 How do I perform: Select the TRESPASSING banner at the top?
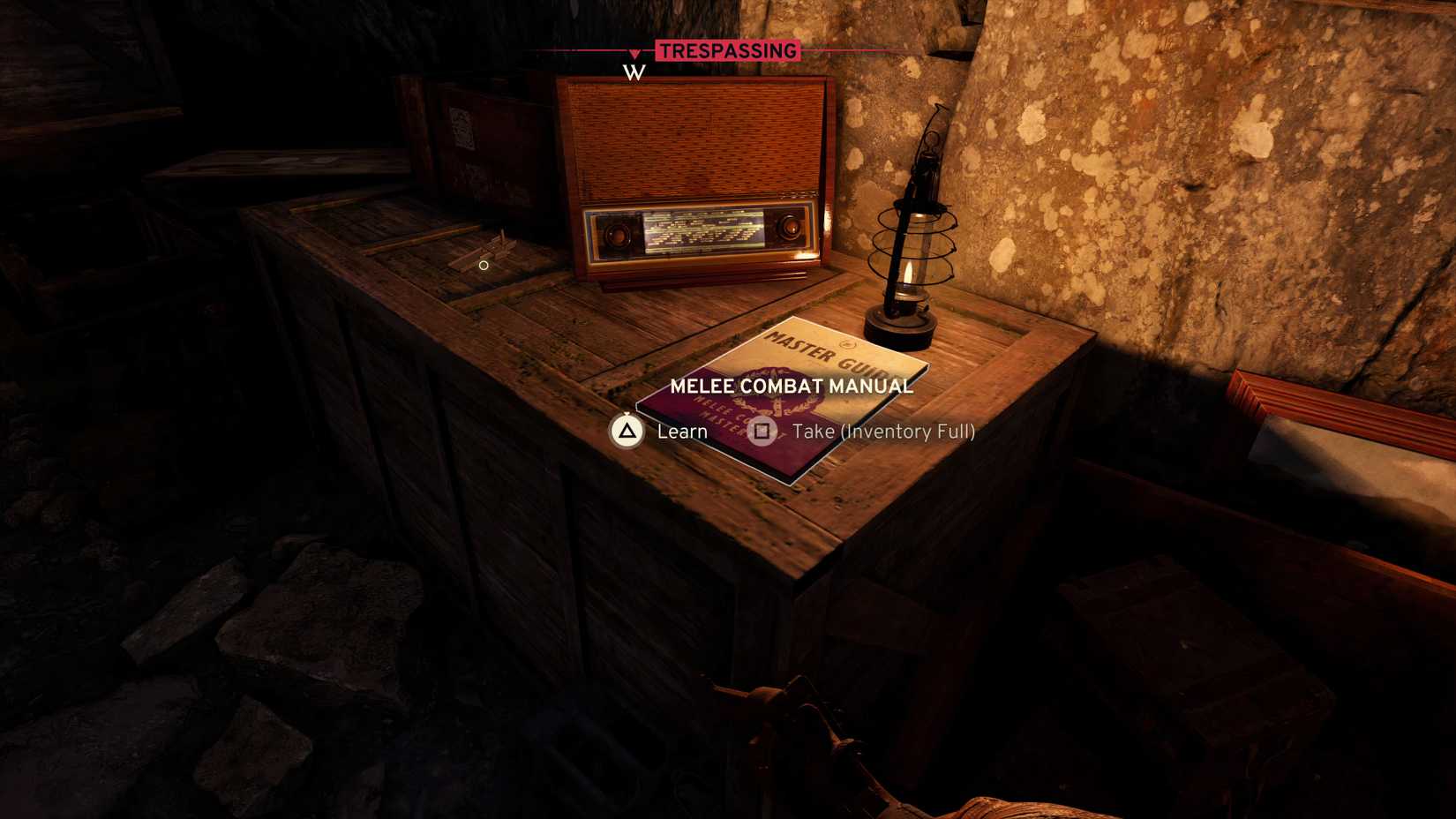pyautogui.click(x=726, y=50)
